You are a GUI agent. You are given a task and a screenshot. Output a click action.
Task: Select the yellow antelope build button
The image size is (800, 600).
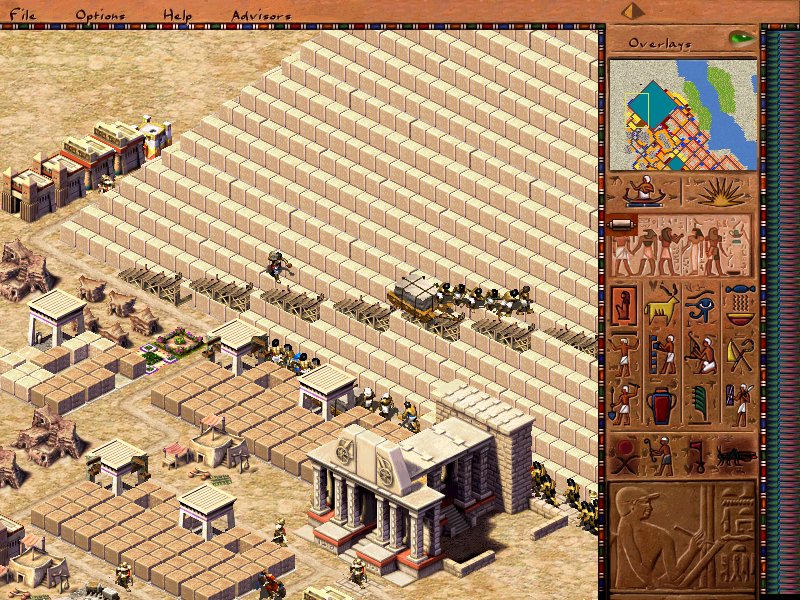pyautogui.click(x=662, y=305)
